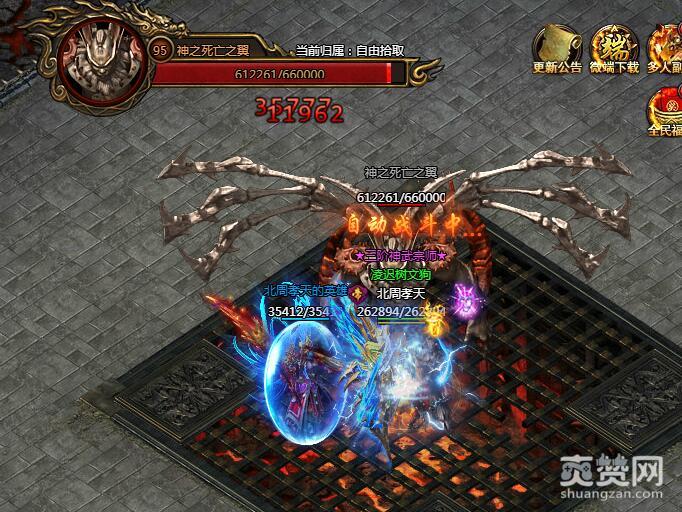This screenshot has height=512, width=682.
Task: Open the 多人副本 multiplayer dungeon icon
Action: 667,46
